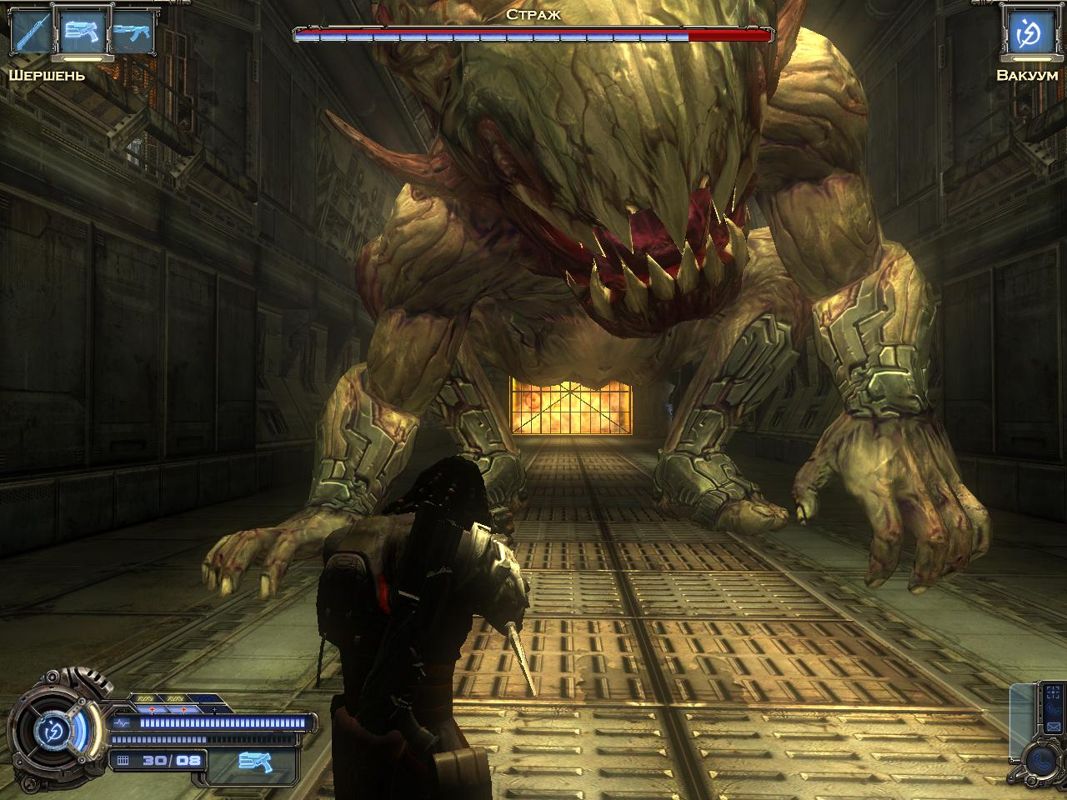Image resolution: width=1067 pixels, height=800 pixels.
Task: Select the blade melee weapon slot
Action: 31,33
